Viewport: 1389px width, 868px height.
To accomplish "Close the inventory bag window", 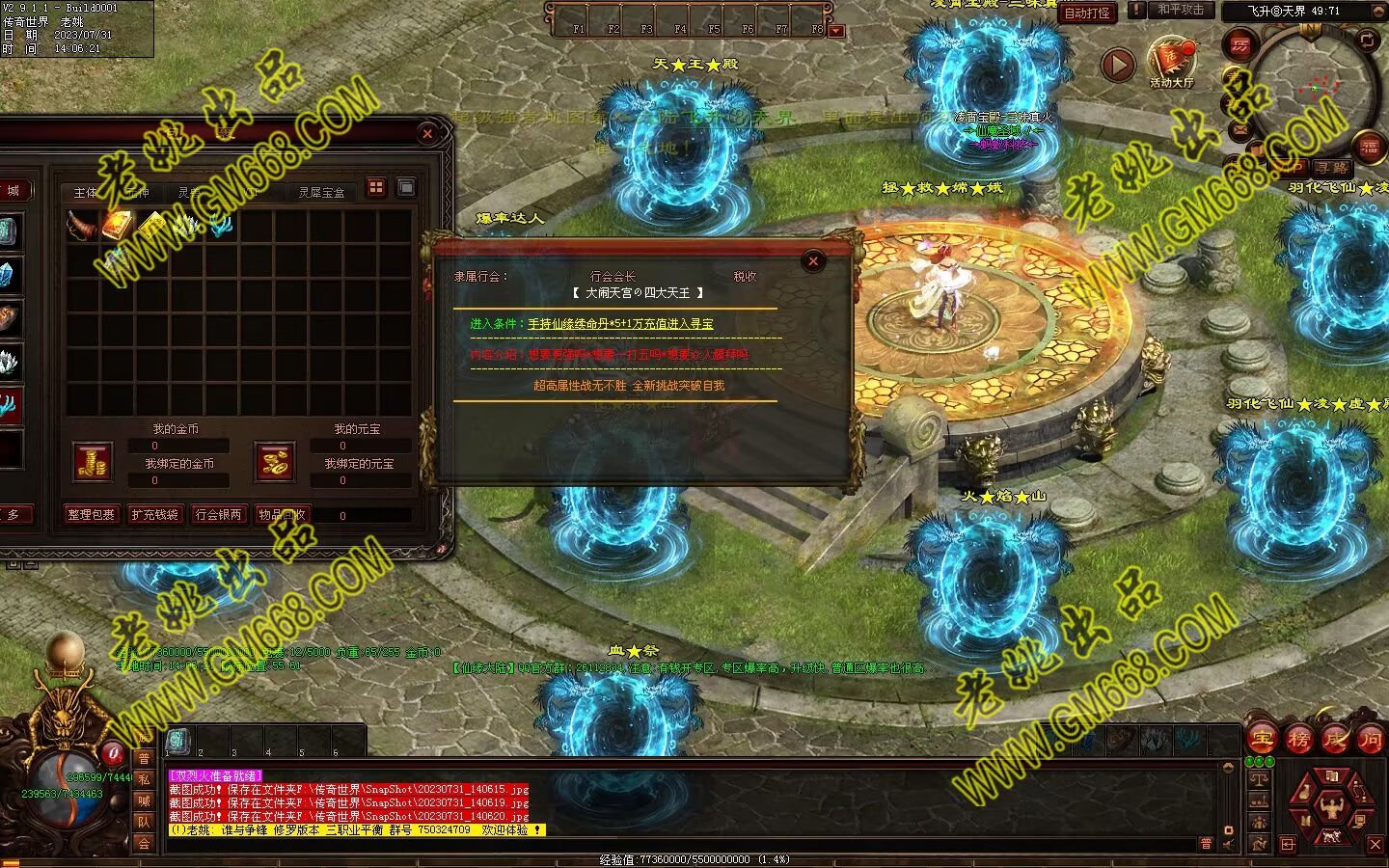I will (x=427, y=134).
